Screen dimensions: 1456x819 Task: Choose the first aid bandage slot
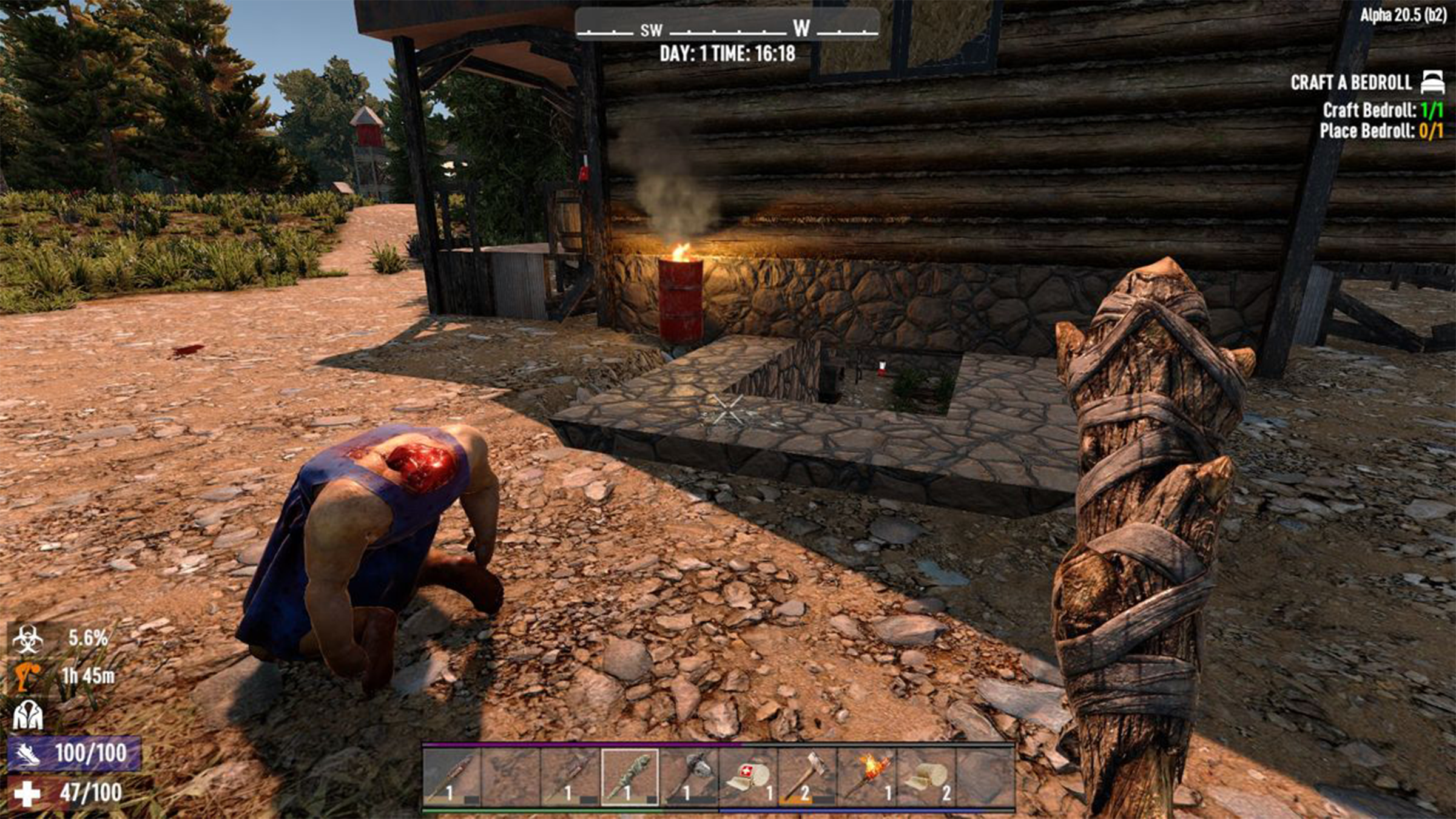tap(748, 778)
